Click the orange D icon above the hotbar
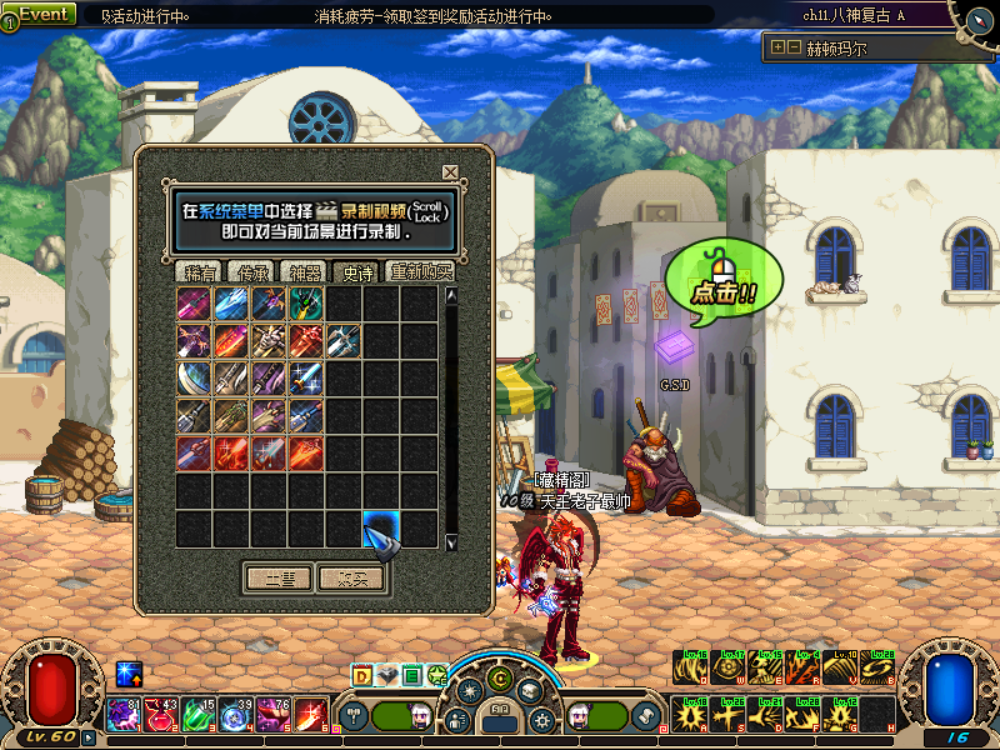The image size is (1000, 750). 362,675
